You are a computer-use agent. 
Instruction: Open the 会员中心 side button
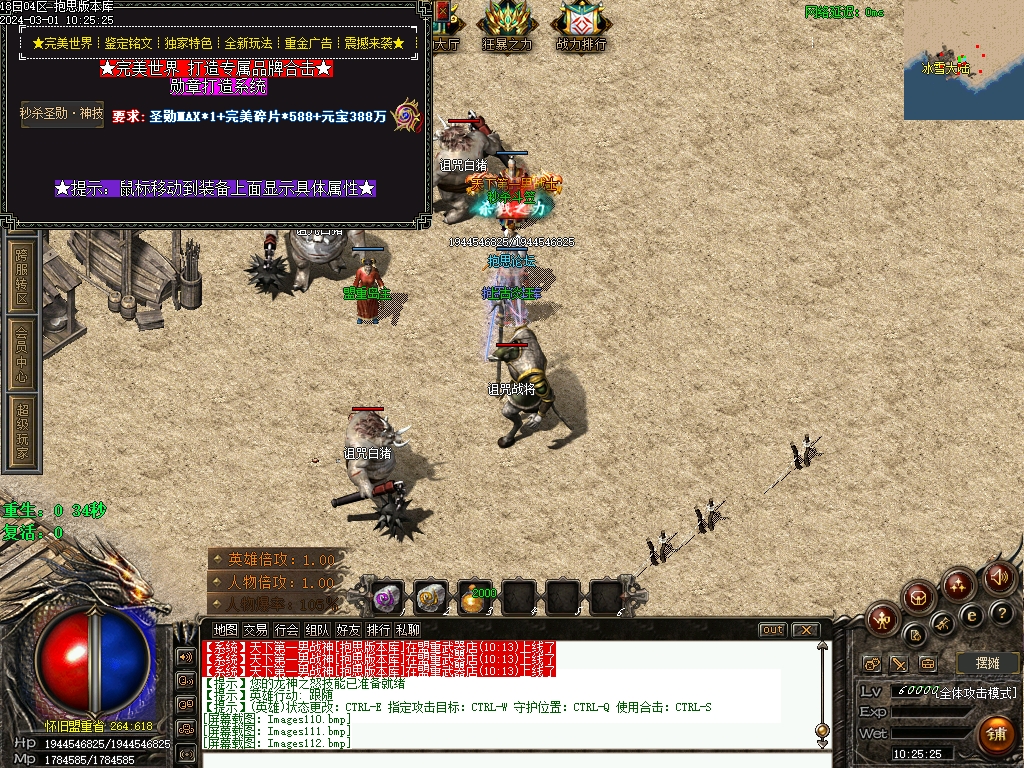point(22,353)
